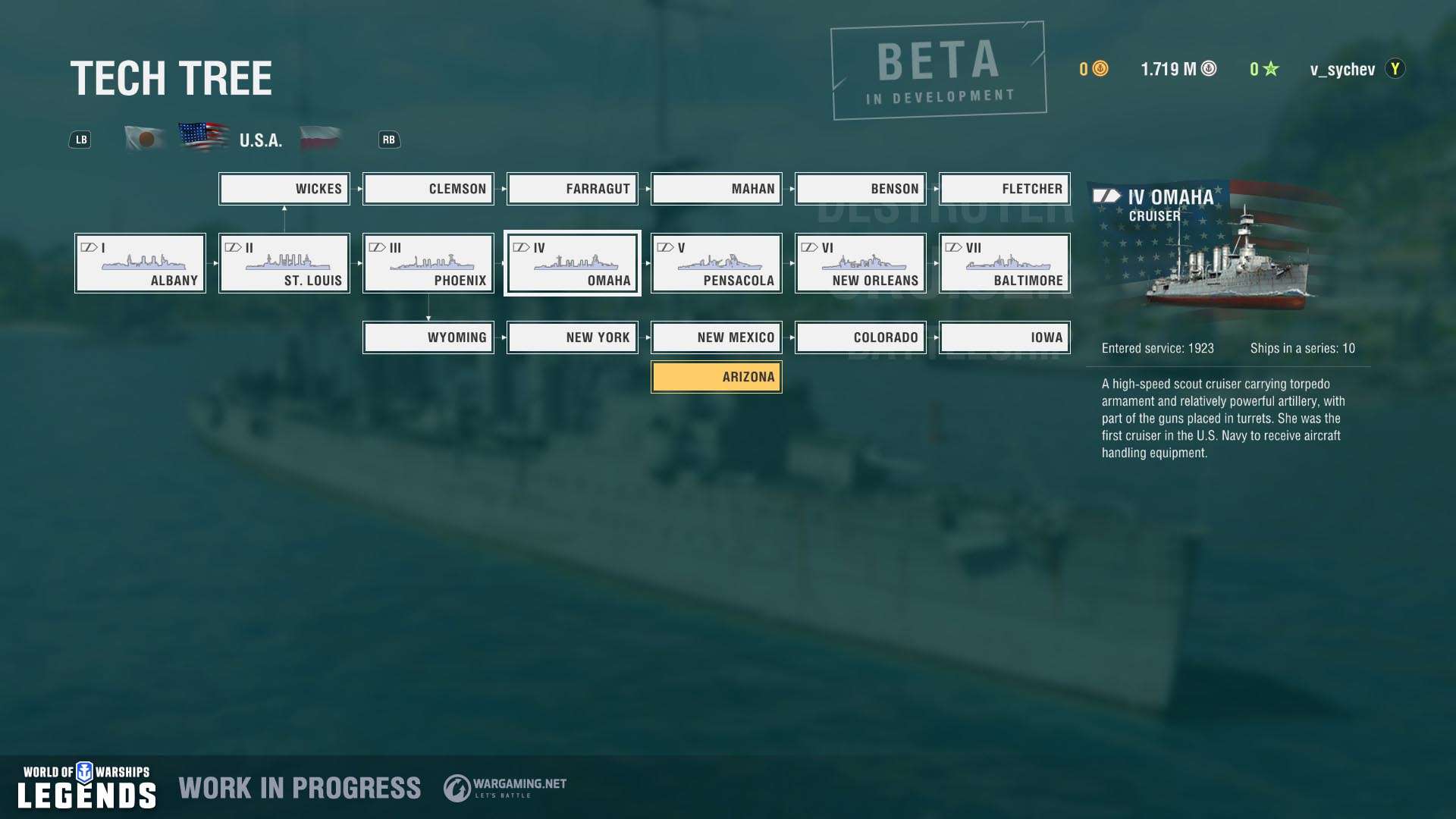
Task: Pick the Iowa battleship
Action: point(1005,337)
